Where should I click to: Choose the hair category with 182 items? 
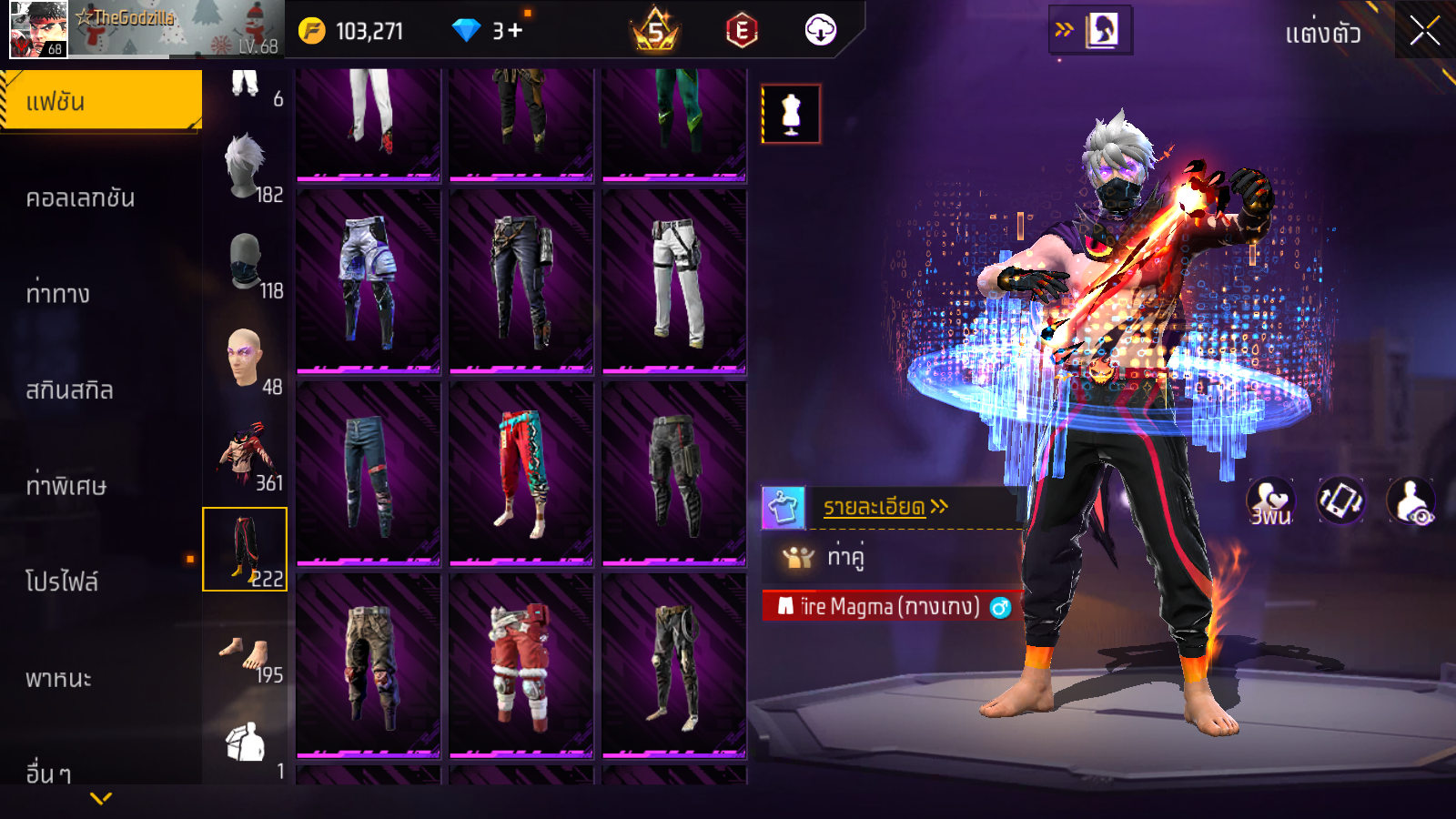[x=246, y=168]
